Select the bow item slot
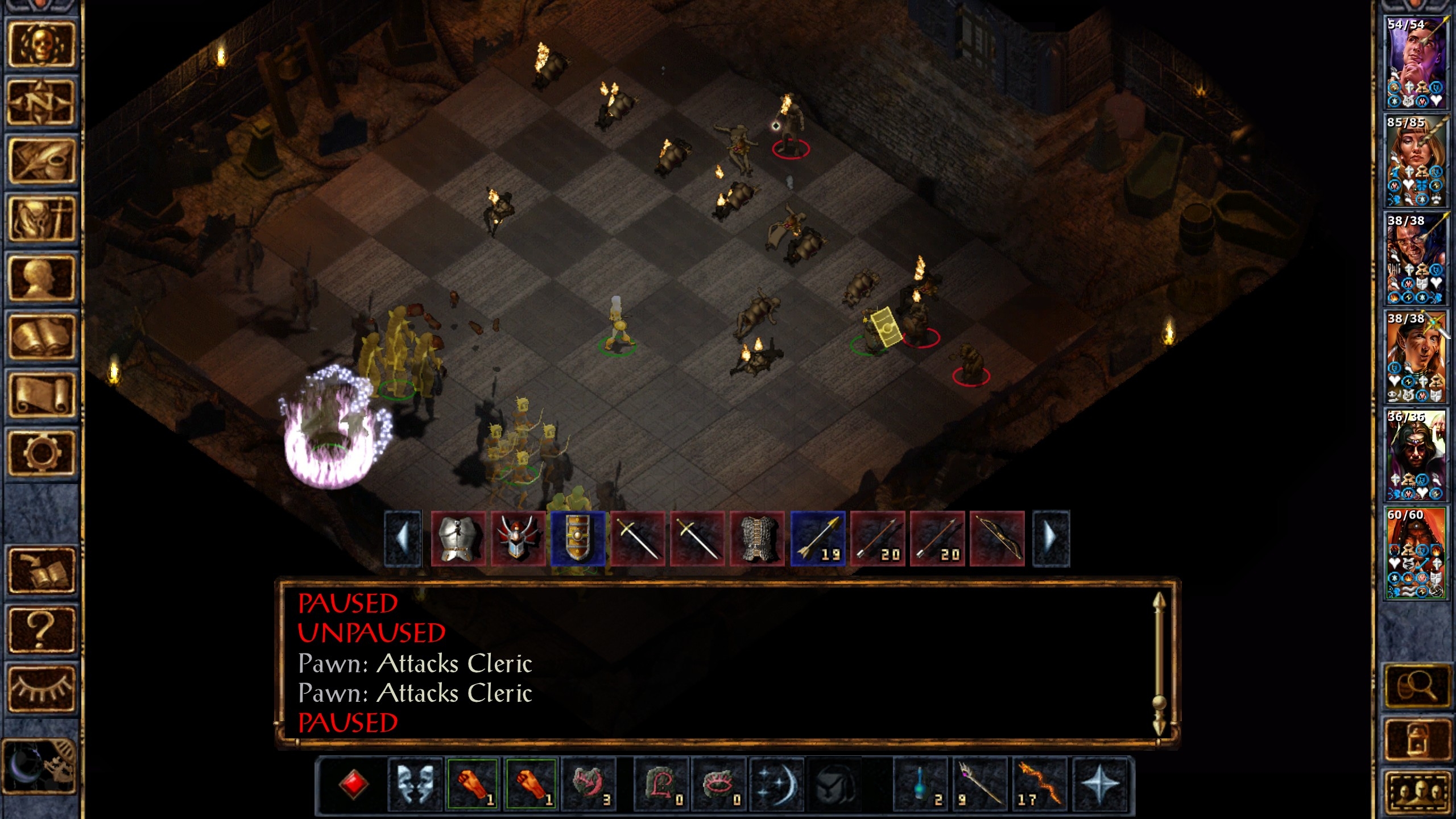The width and height of the screenshot is (1456, 819). click(x=997, y=539)
